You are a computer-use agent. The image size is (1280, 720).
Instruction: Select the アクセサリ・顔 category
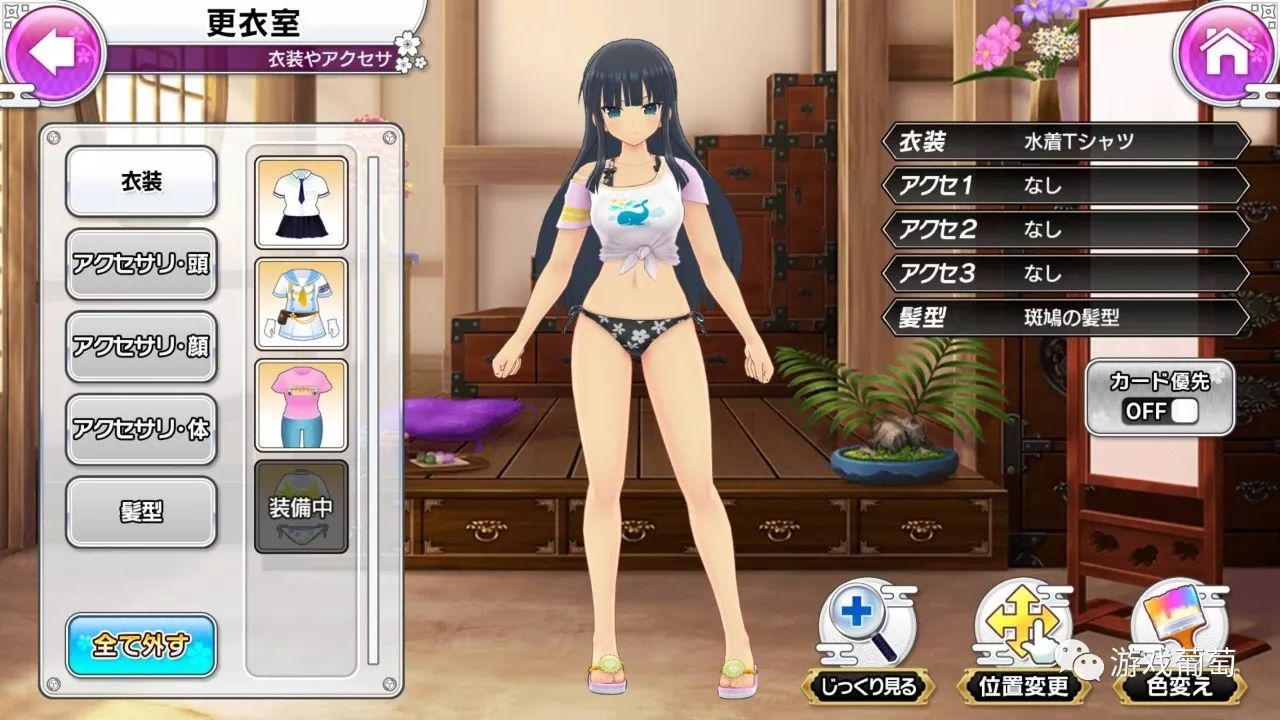141,346
